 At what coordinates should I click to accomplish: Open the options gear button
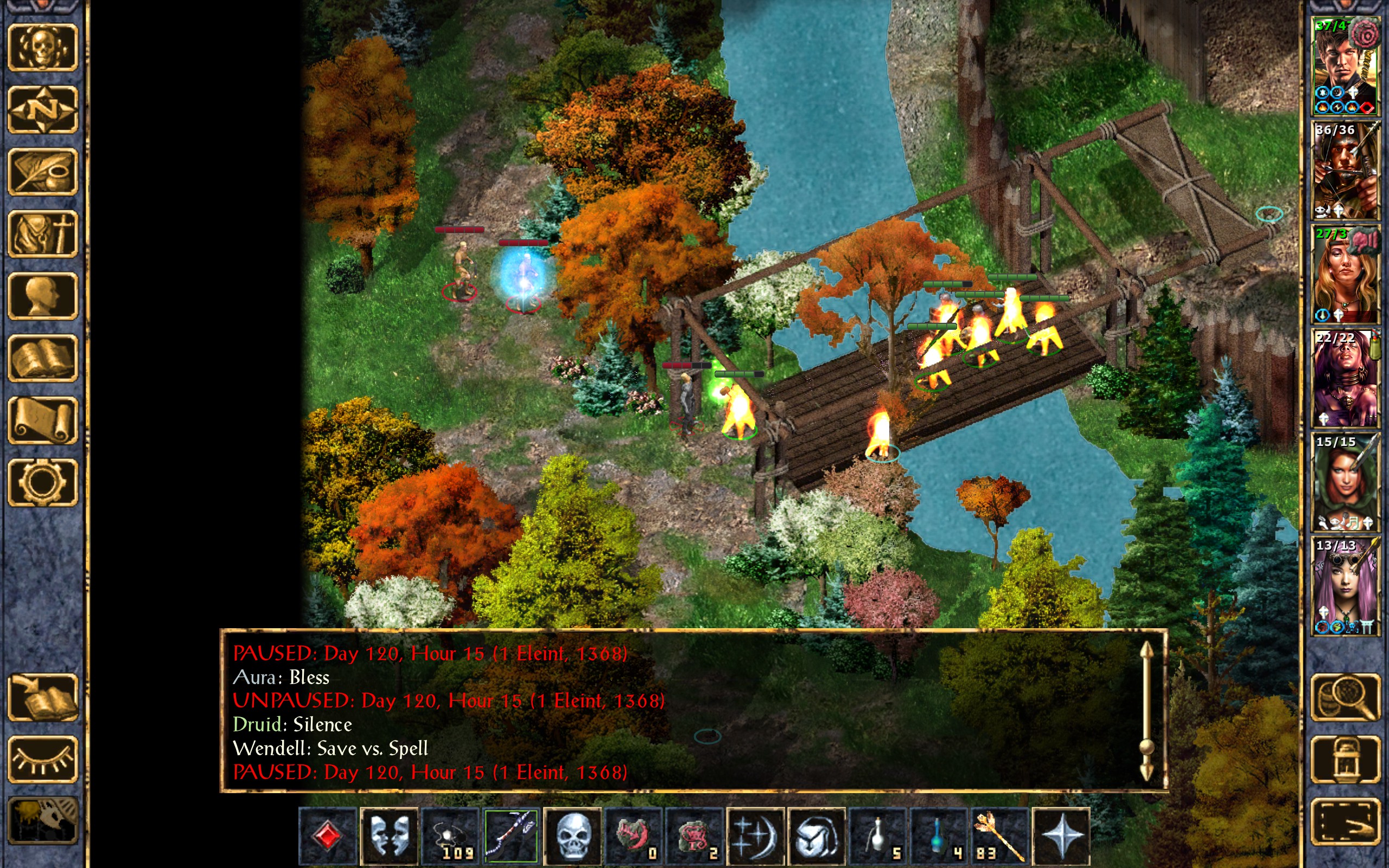point(42,482)
